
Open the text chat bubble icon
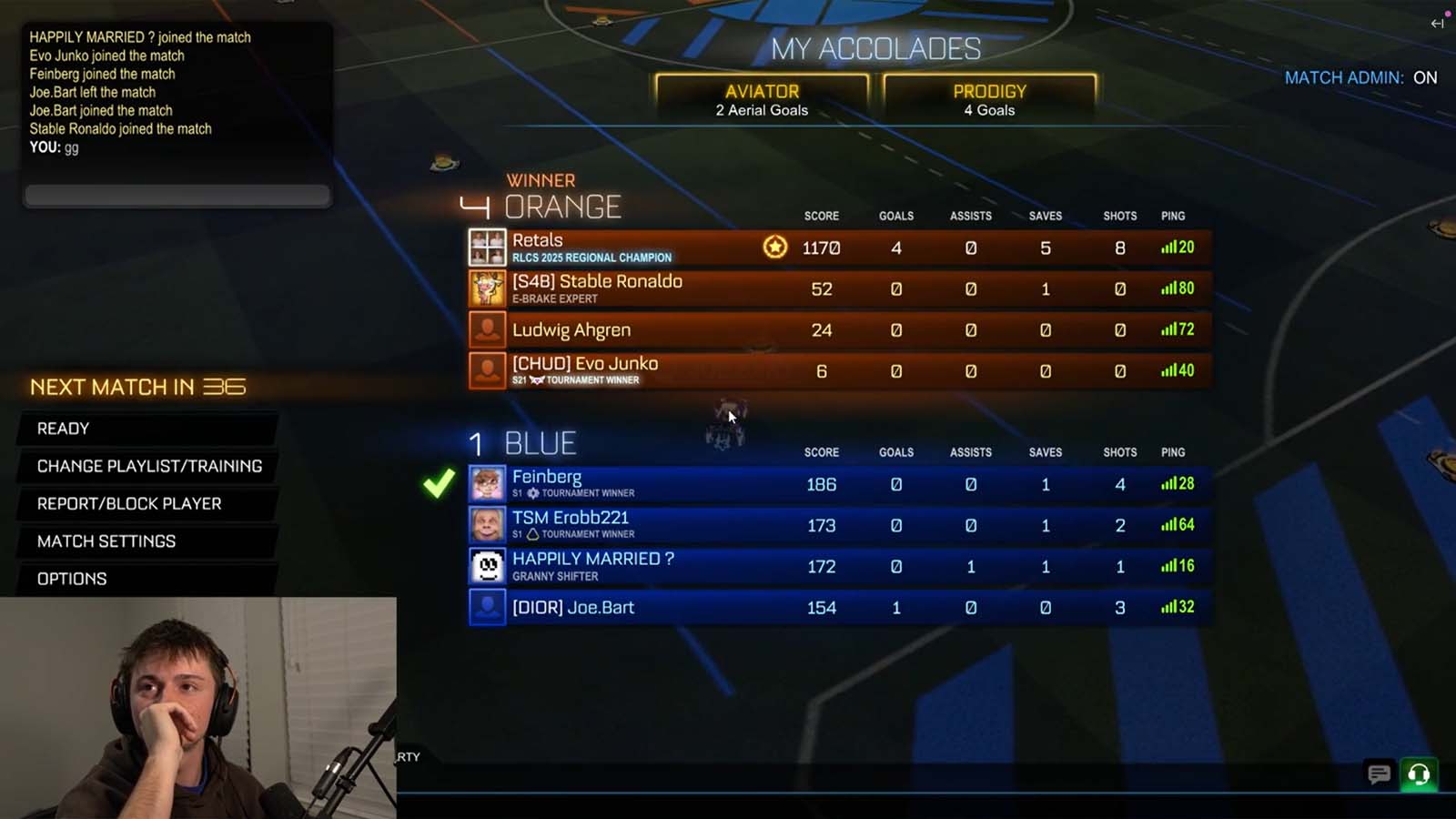[1379, 774]
